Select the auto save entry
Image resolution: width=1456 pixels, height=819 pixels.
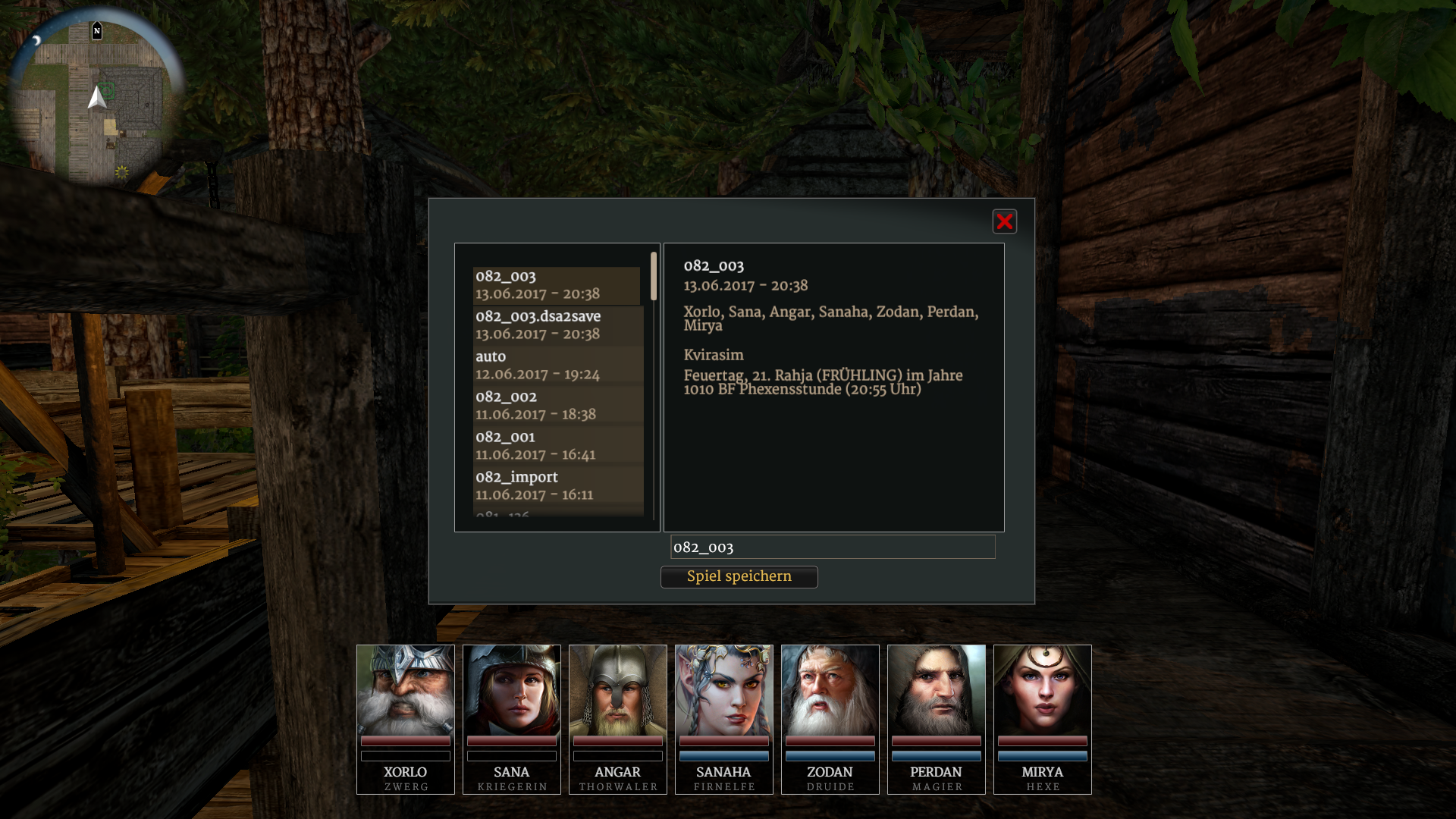click(557, 366)
